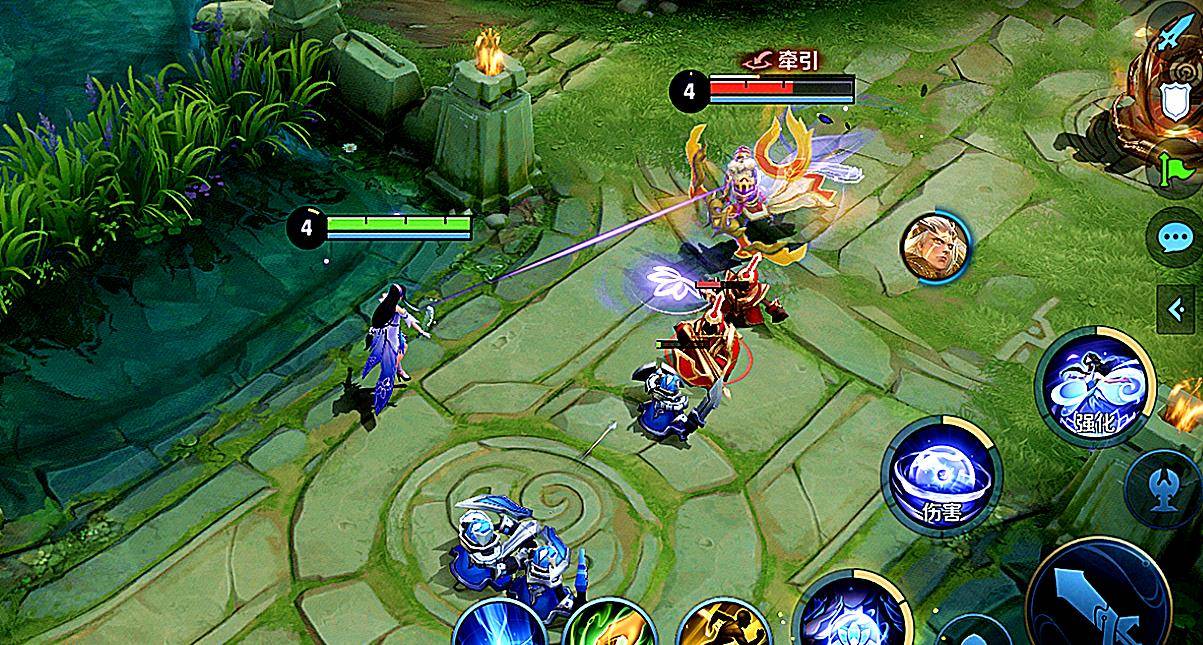Target the enemy hero portrait
The height and width of the screenshot is (645, 1203).
pyautogui.click(x=935, y=246)
